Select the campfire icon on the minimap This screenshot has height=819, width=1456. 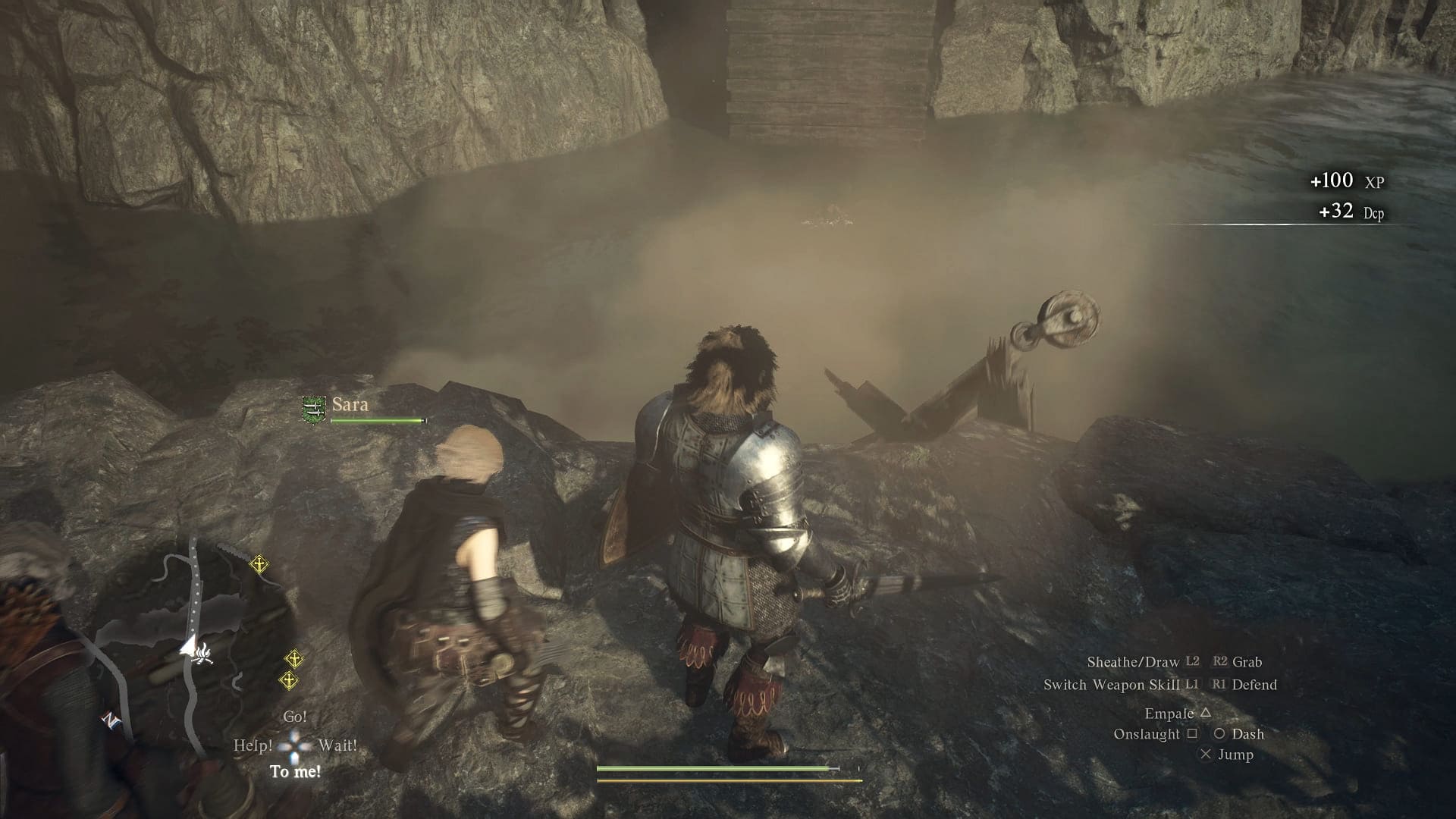point(200,655)
